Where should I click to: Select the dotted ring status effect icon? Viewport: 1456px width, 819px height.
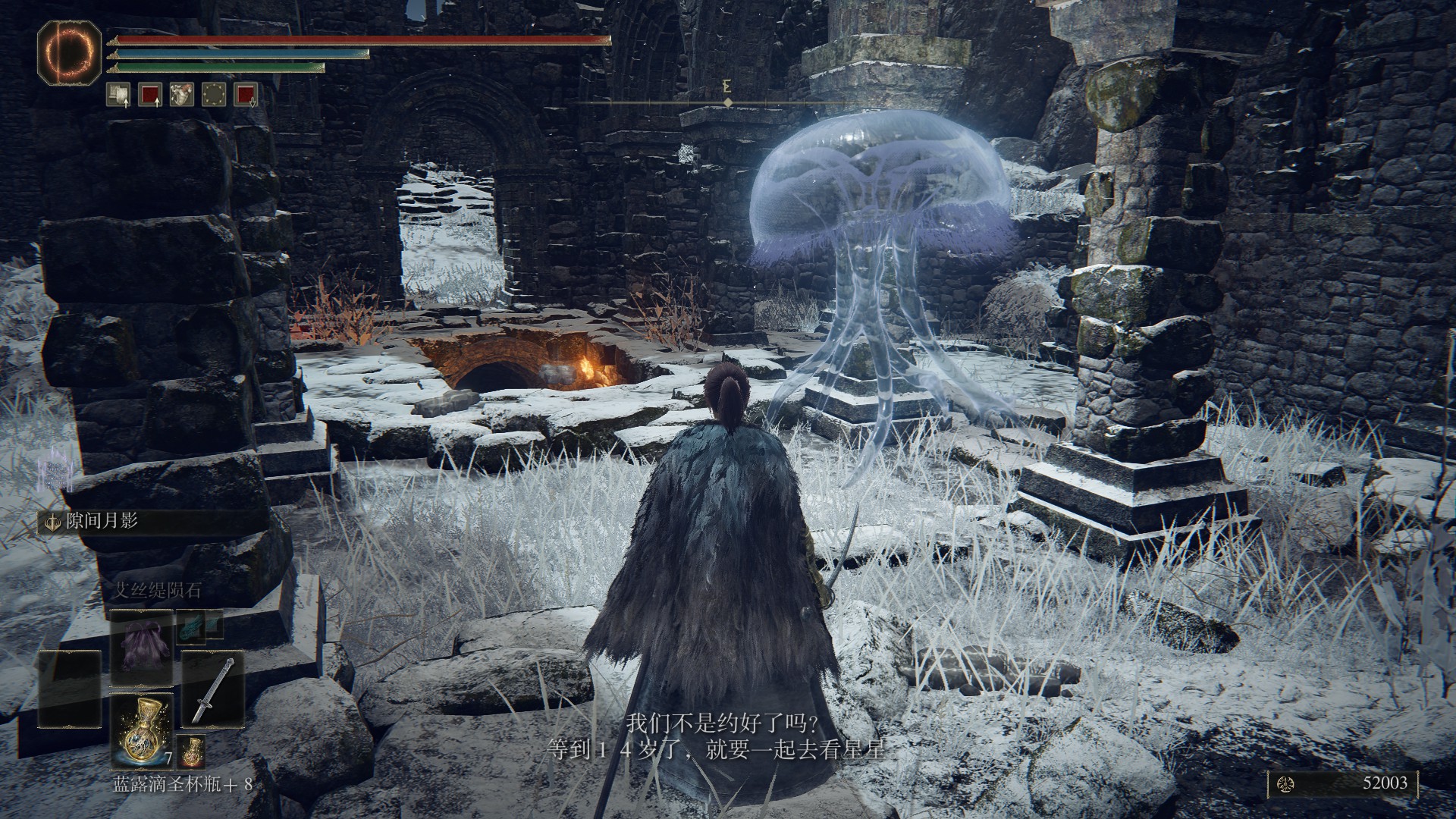(214, 94)
